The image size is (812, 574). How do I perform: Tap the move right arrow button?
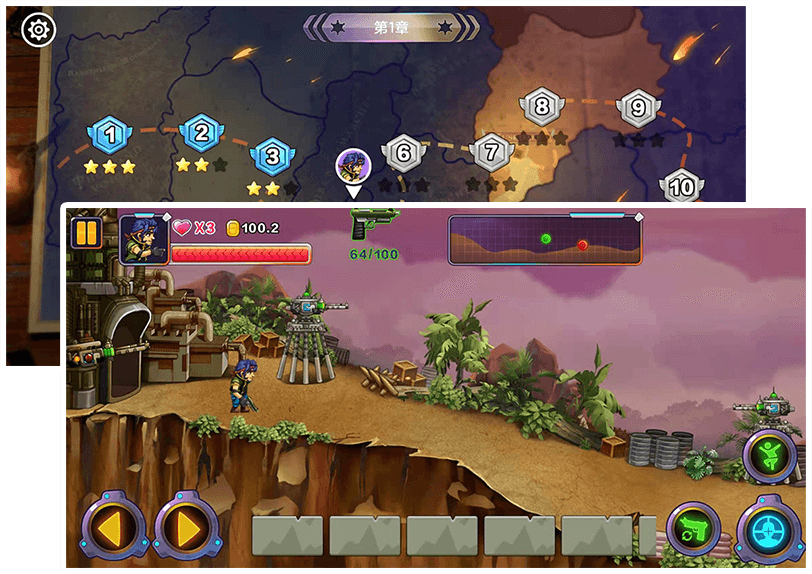(x=185, y=526)
